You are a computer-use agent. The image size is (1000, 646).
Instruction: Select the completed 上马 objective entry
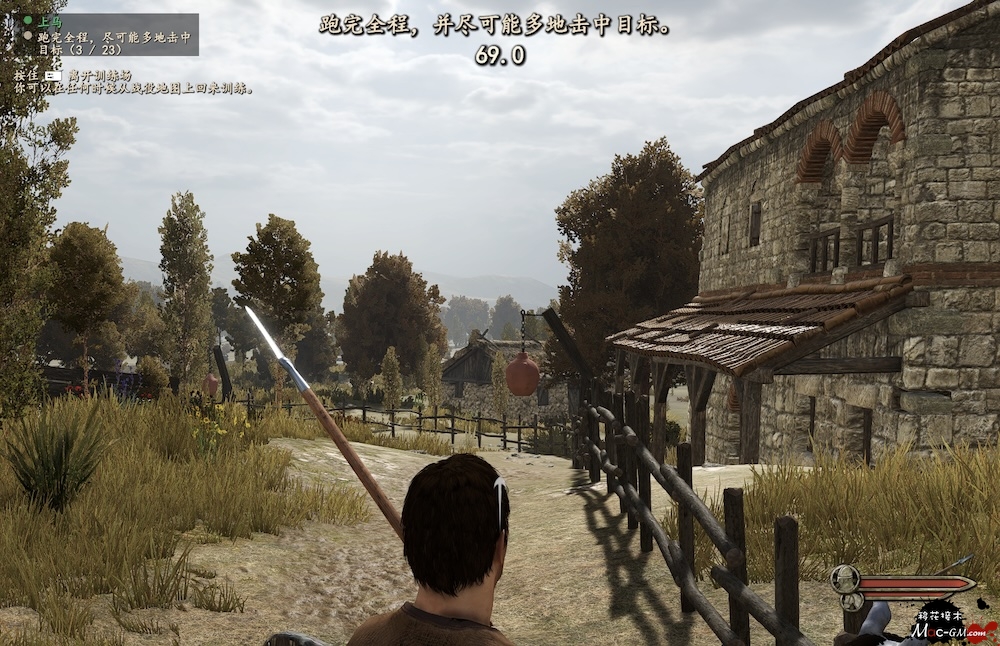(46, 19)
